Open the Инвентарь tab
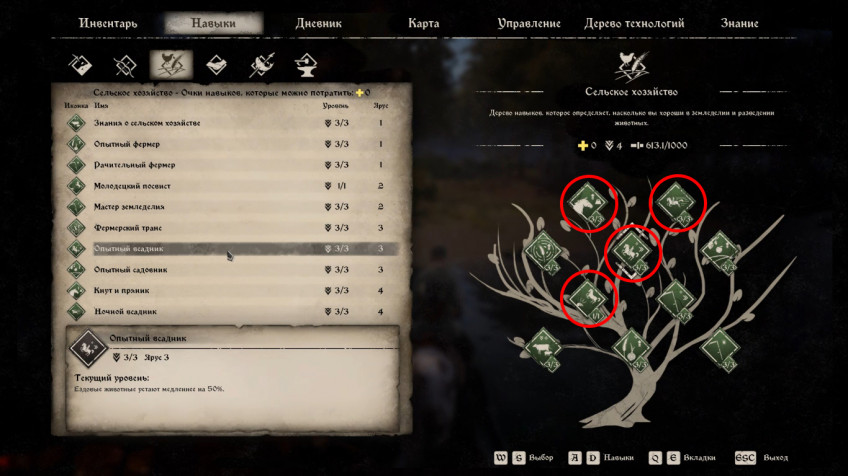Image resolution: width=848 pixels, height=476 pixels. coord(106,24)
